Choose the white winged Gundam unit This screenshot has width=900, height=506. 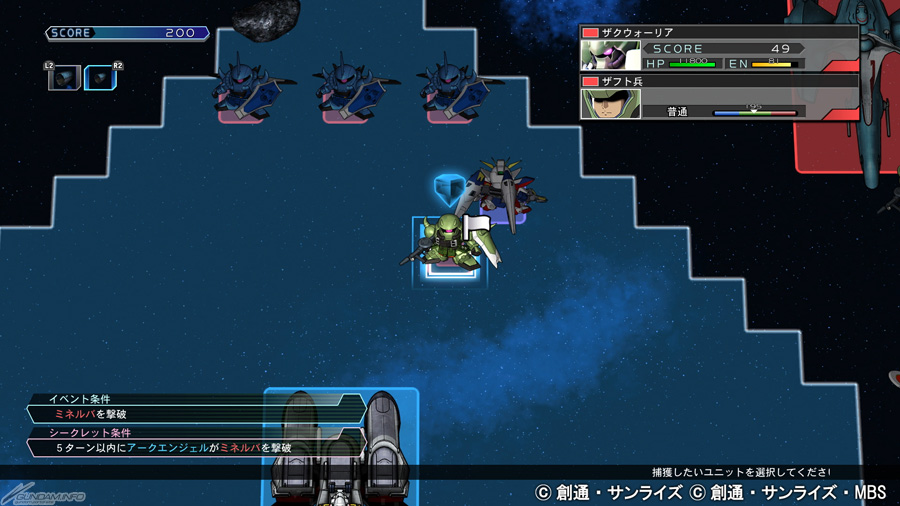point(503,188)
